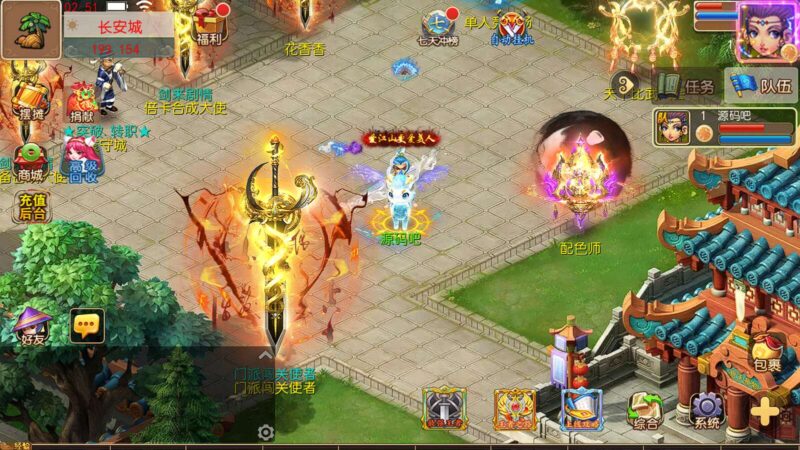
Task: Expand the yellow plus menu button
Action: click(767, 410)
